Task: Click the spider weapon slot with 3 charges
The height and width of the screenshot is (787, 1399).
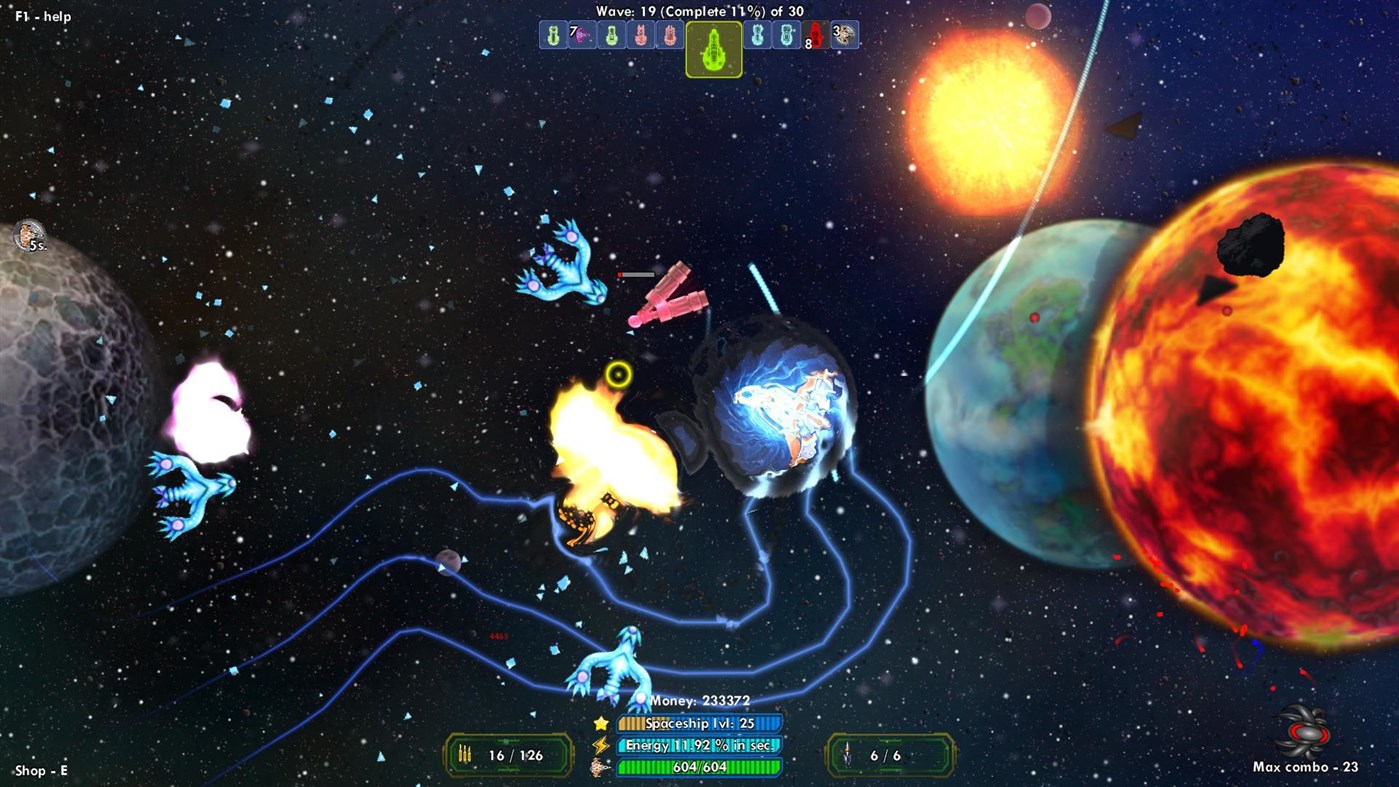Action: coord(844,35)
